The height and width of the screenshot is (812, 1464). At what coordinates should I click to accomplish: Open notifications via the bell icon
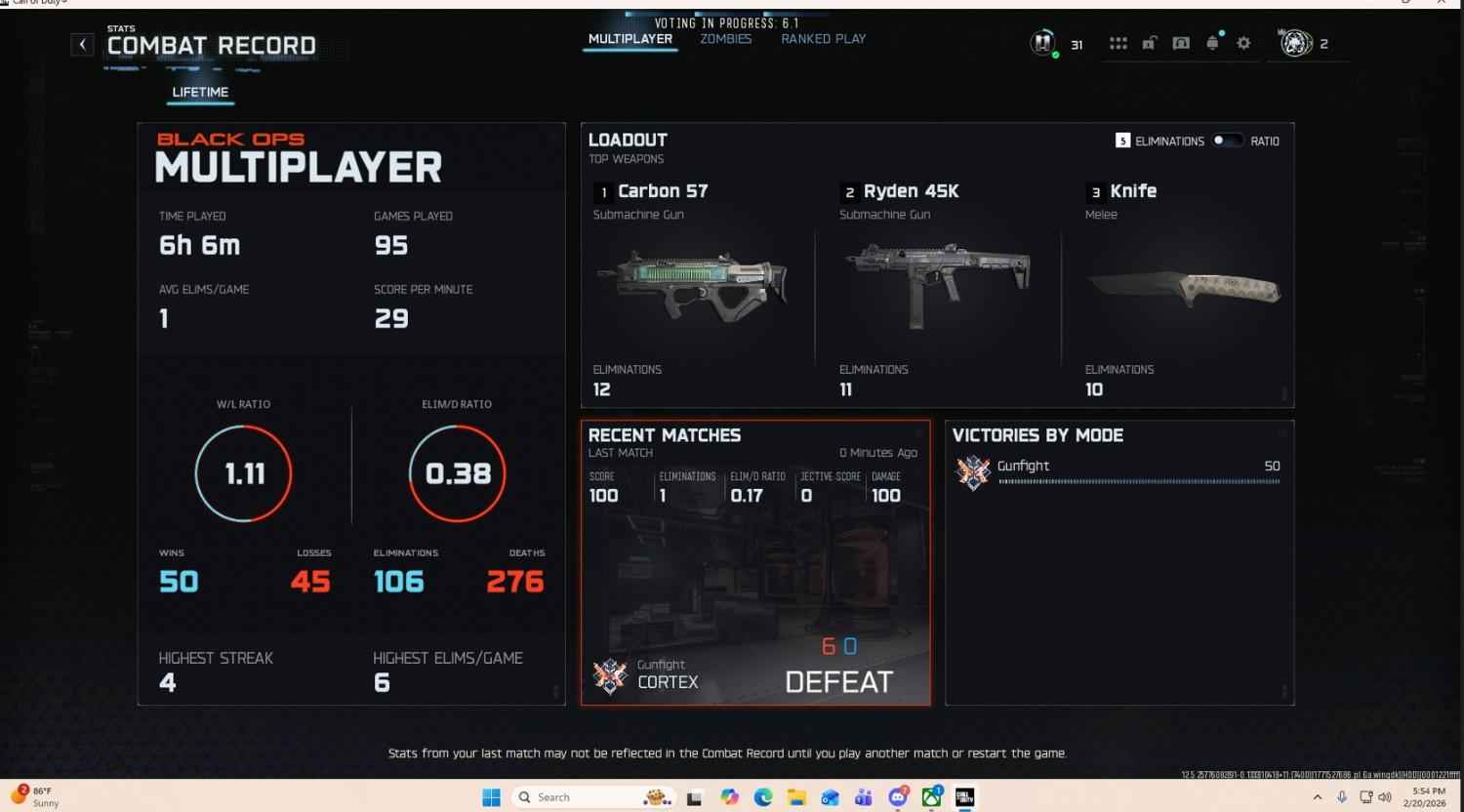(x=1212, y=43)
